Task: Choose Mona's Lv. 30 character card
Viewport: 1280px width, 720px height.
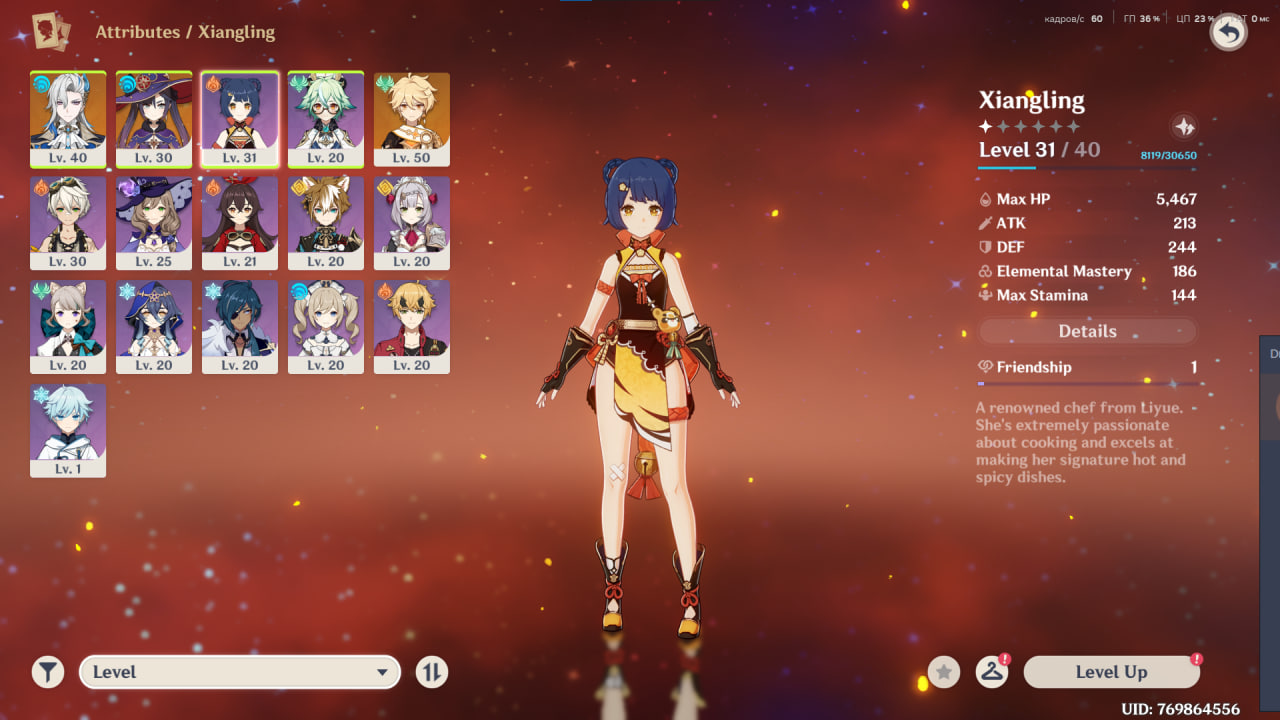Action: tap(154, 119)
